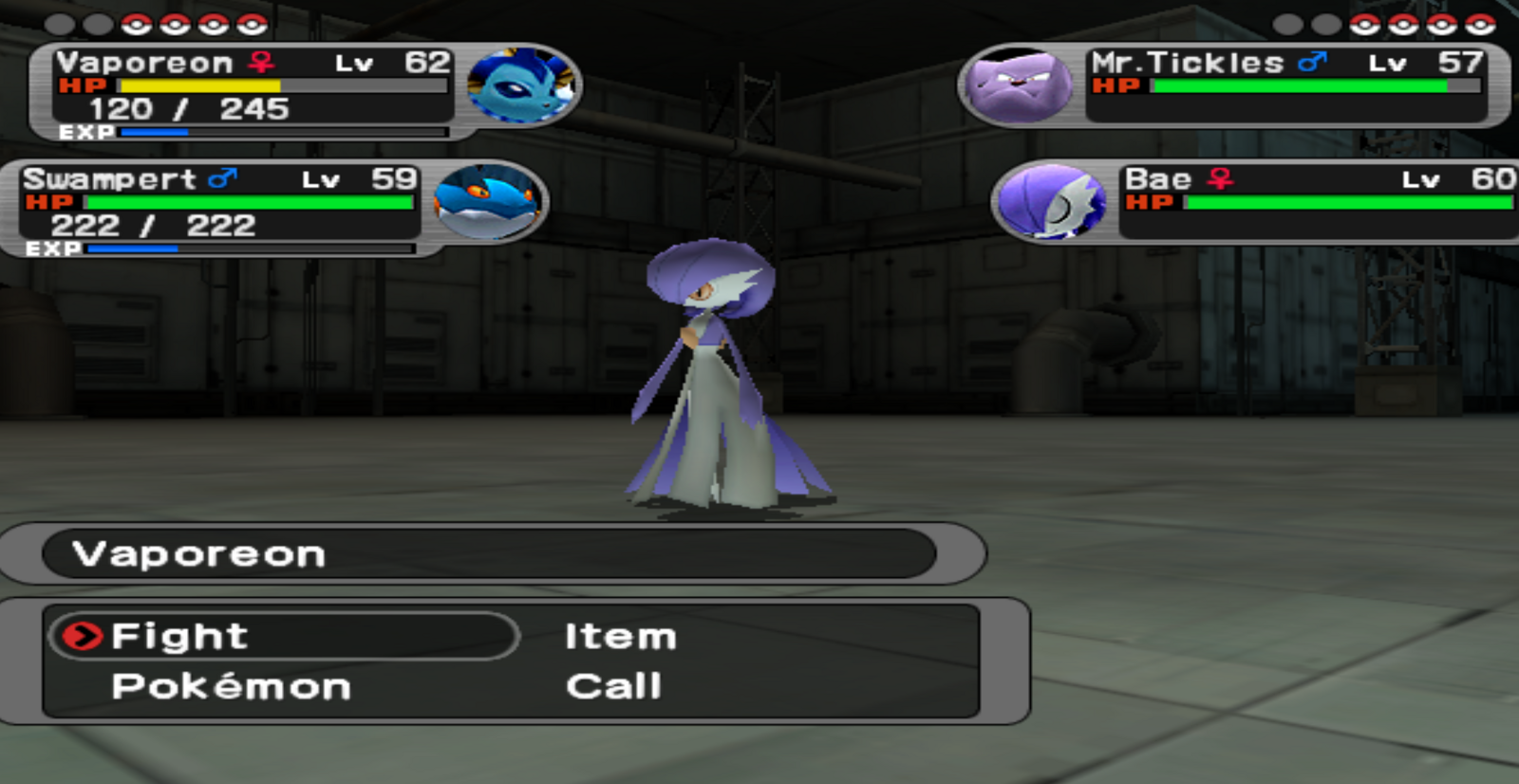Target Bae's Gardevoir portrait icon
The height and width of the screenshot is (784, 1519).
pyautogui.click(x=1052, y=201)
